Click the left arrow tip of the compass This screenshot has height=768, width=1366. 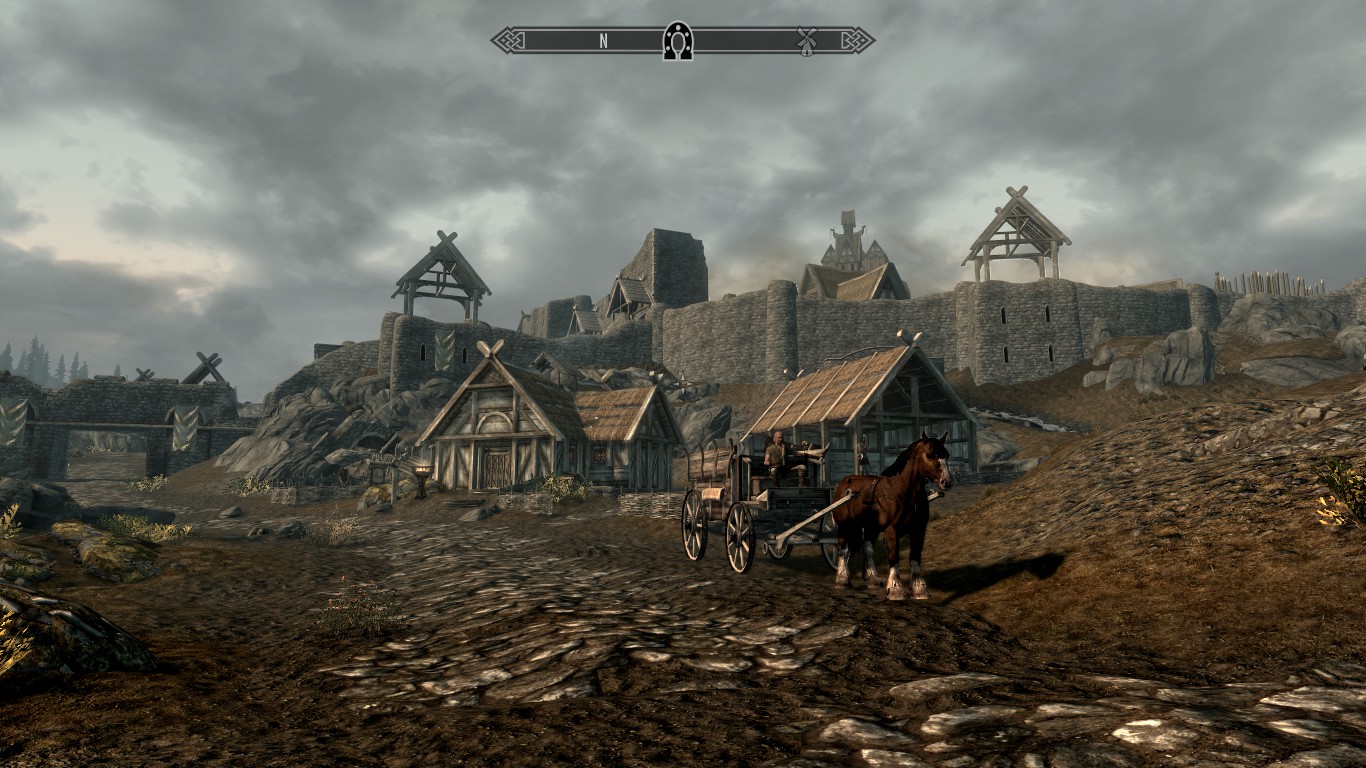(x=492, y=40)
